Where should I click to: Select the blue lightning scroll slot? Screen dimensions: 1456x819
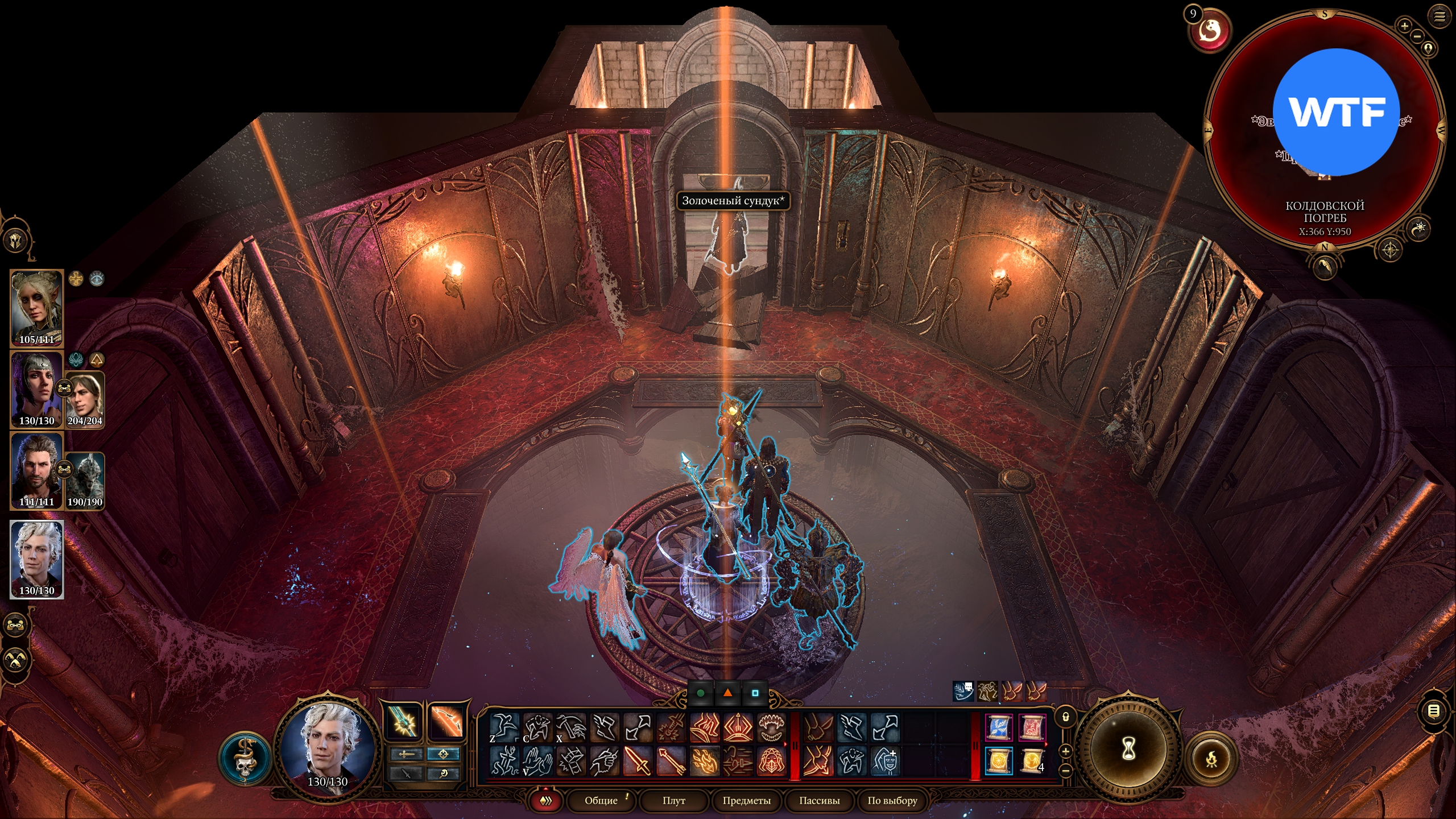999,727
